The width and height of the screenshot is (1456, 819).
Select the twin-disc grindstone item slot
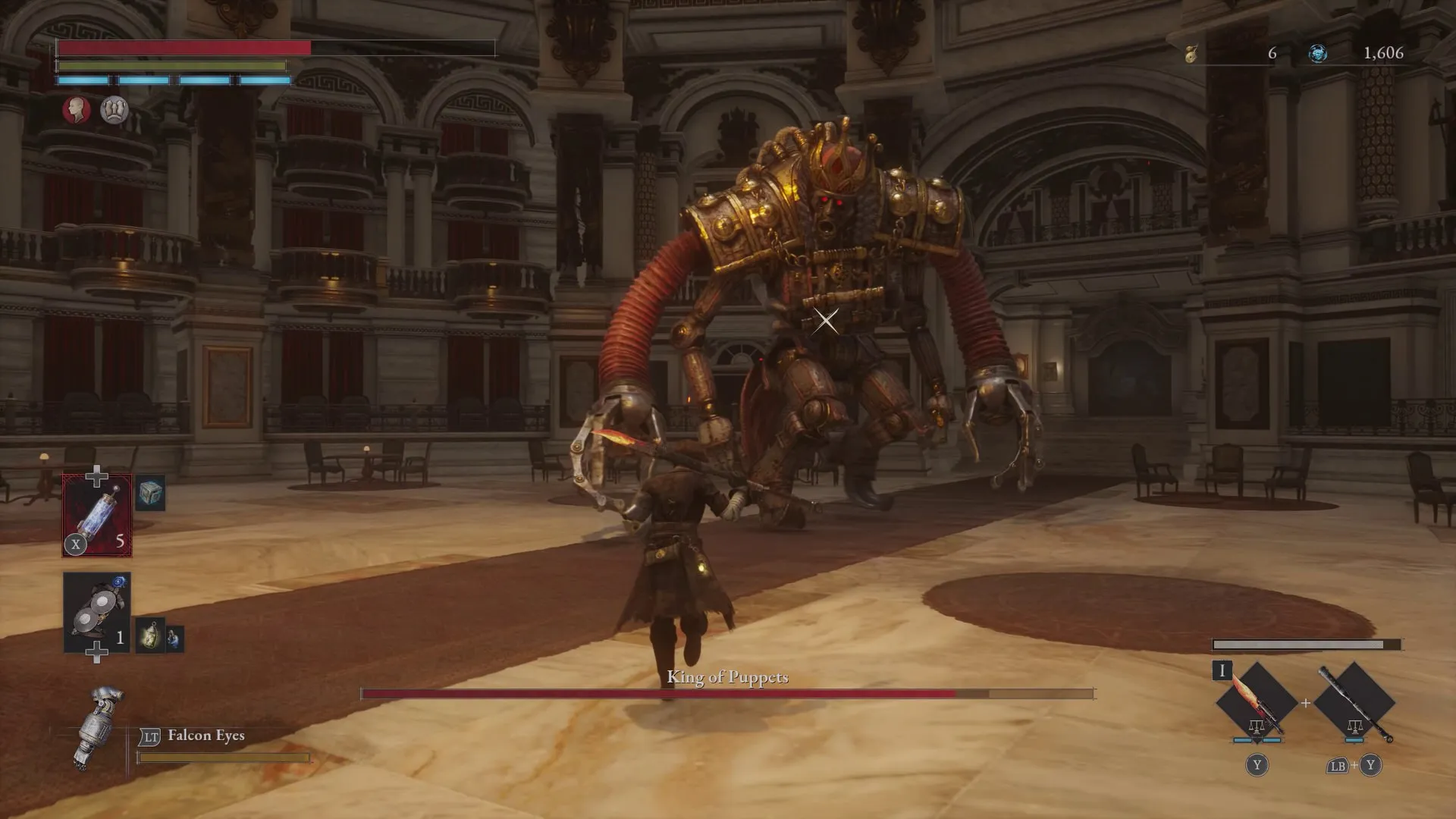tap(97, 613)
